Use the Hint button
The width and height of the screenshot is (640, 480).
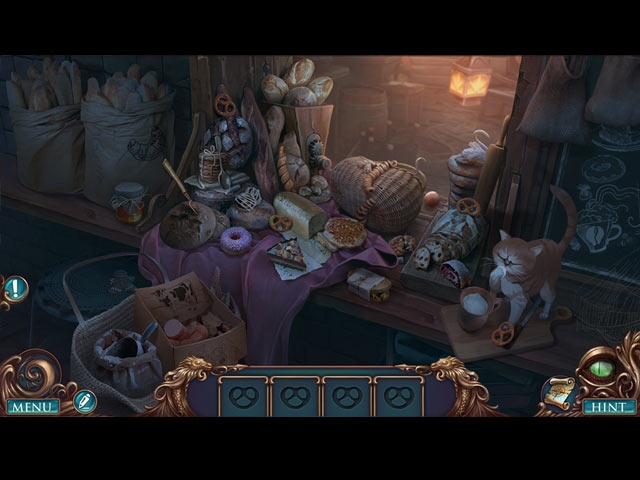click(x=608, y=407)
